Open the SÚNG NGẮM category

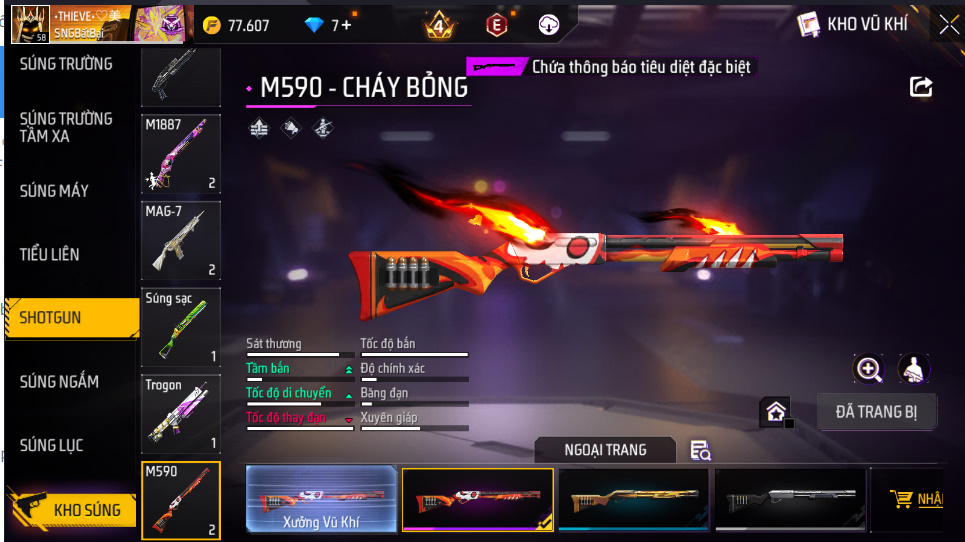coord(59,381)
